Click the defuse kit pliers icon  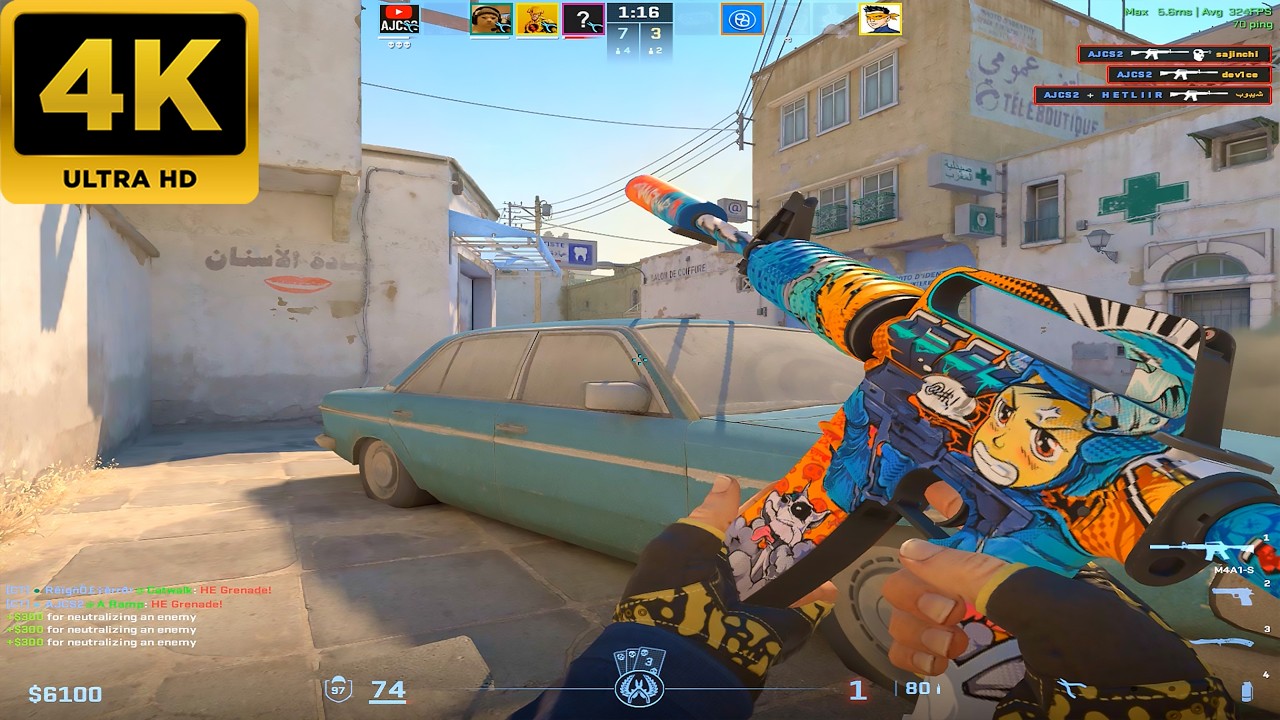click(x=1072, y=688)
